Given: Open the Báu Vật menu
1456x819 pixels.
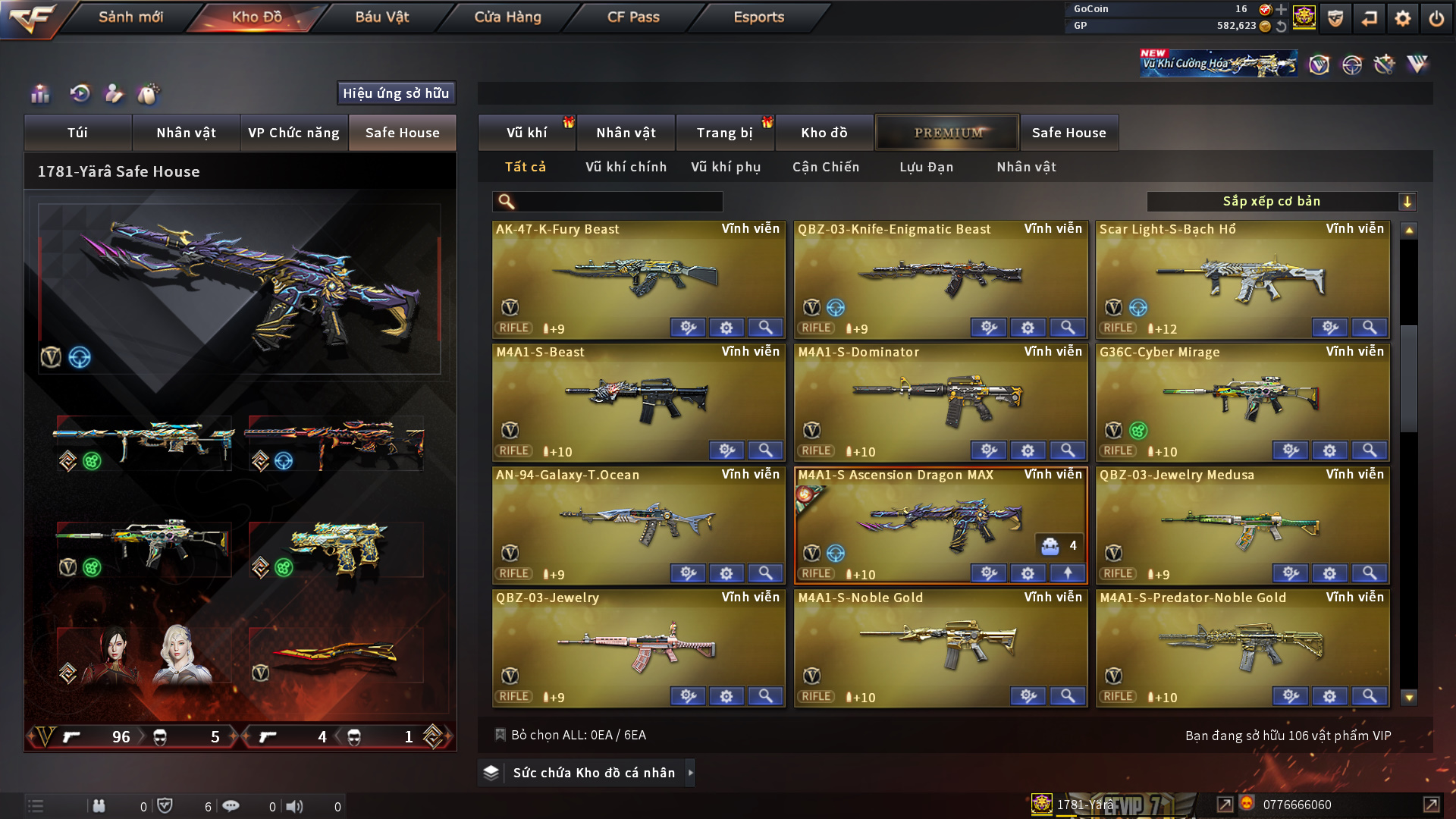Looking at the screenshot, I should [x=381, y=17].
